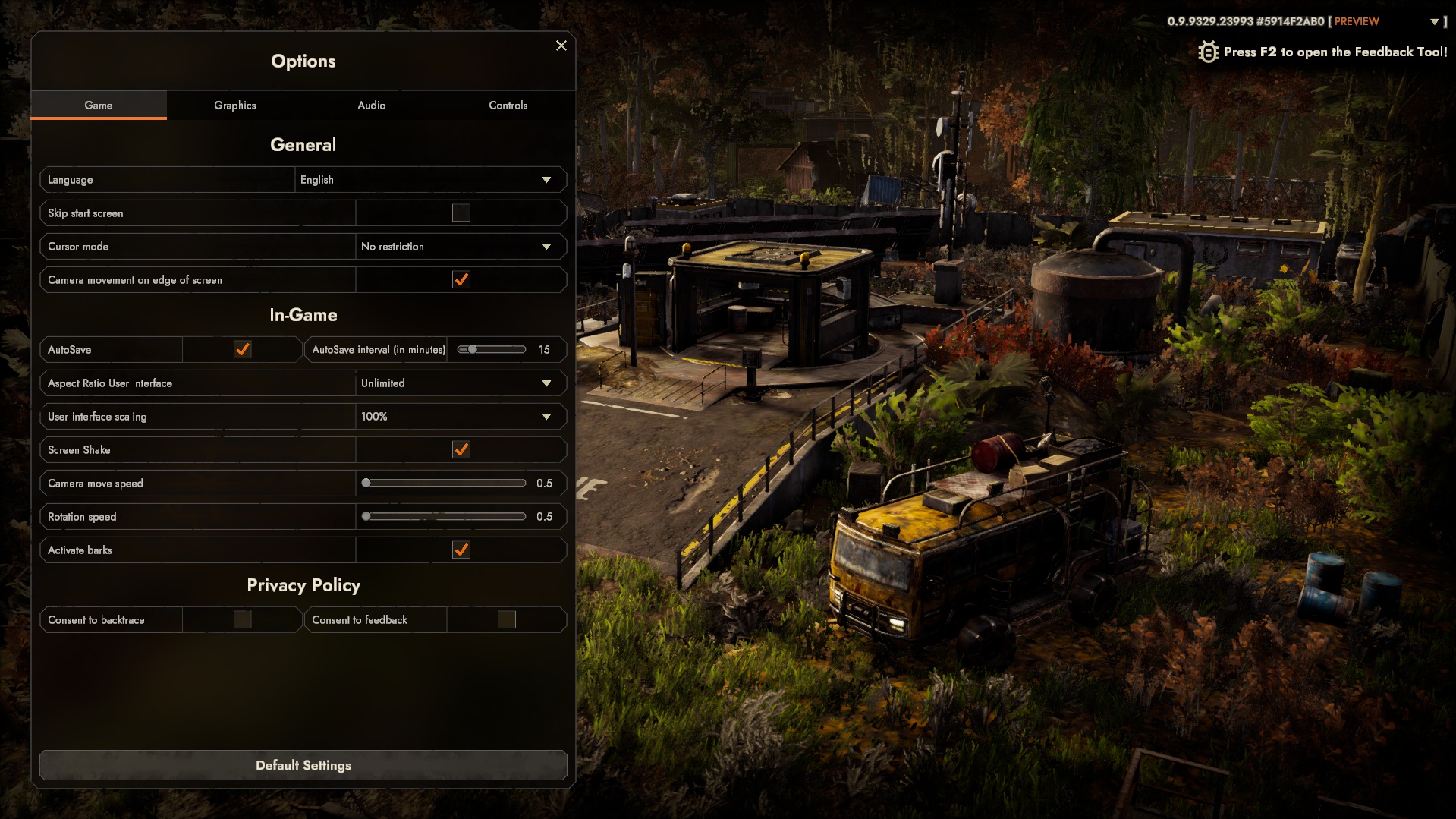Open the Aspect Ratio User Interface dropdown
This screenshot has width=1456, height=819.
461,383
